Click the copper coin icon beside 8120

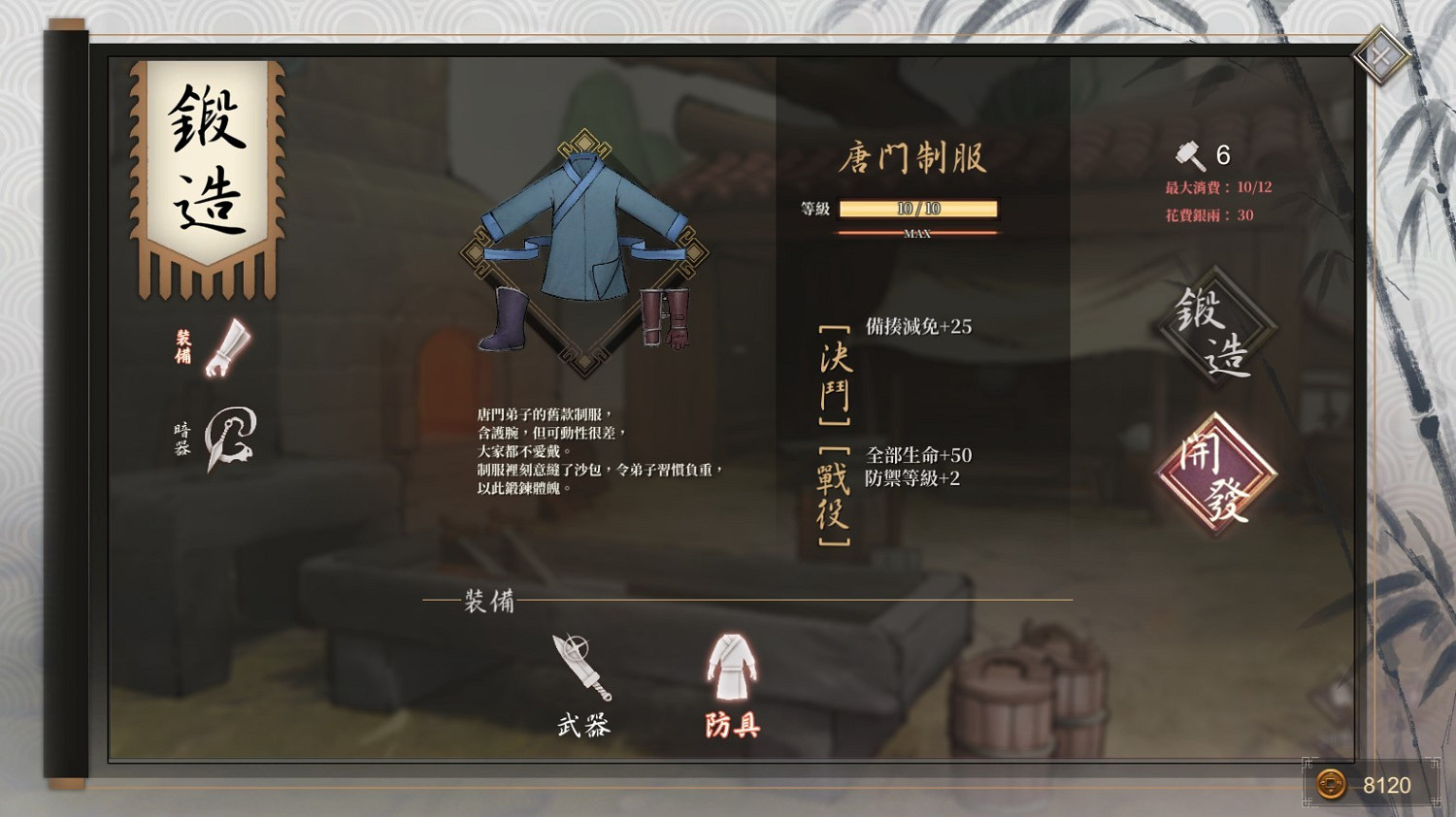(x=1332, y=783)
